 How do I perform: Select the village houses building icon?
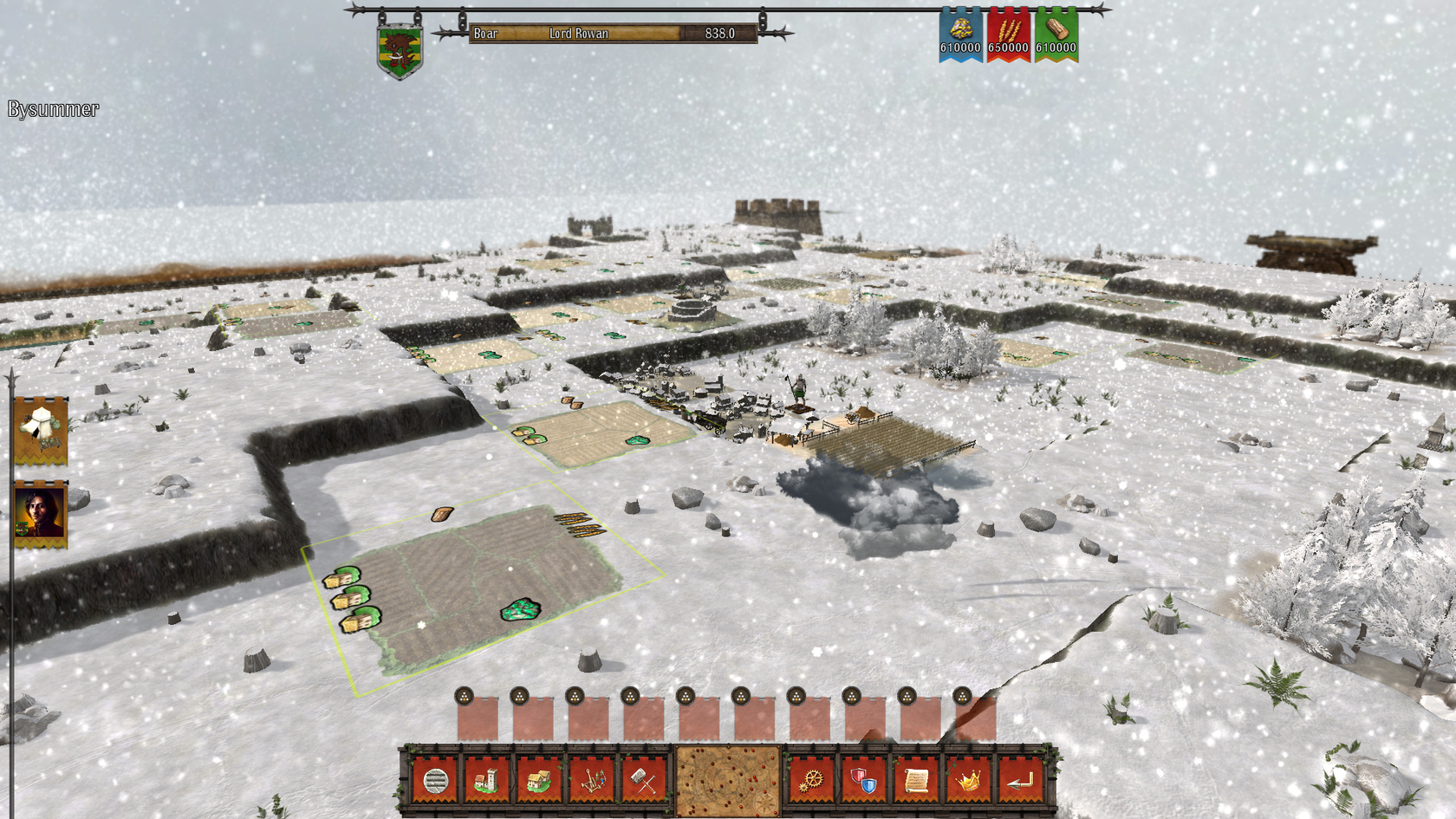coord(539,781)
